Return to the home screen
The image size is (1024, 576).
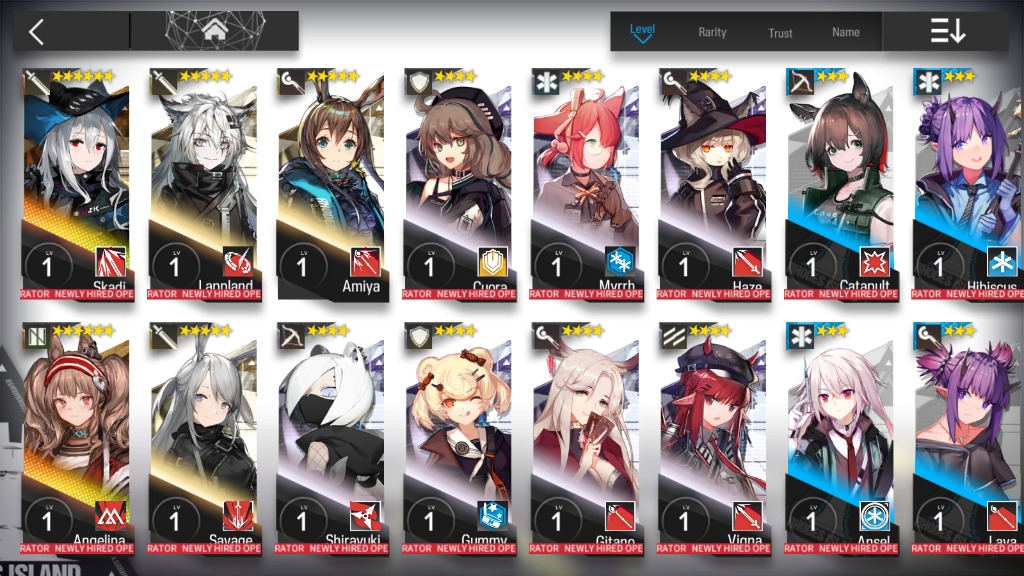tap(214, 31)
